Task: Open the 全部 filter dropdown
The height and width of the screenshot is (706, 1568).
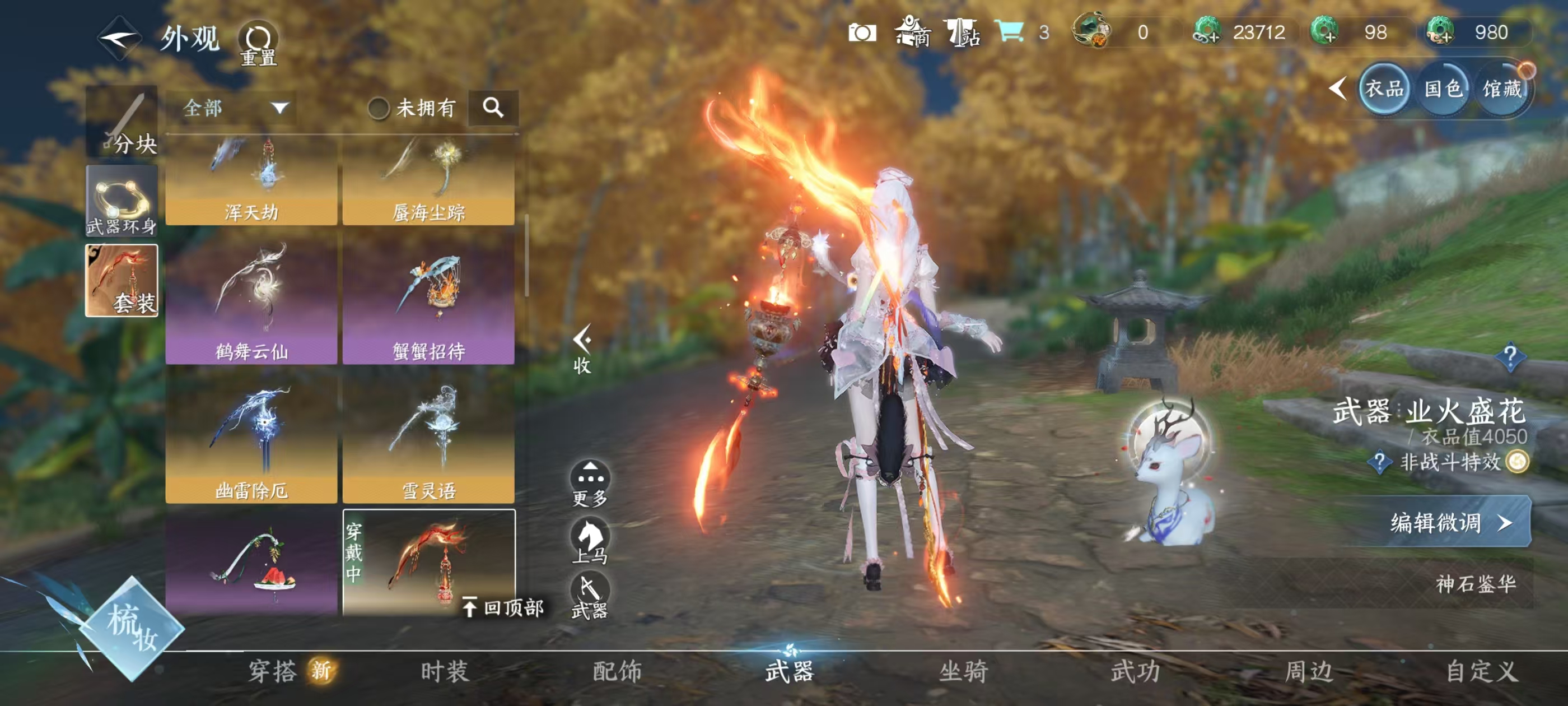Action: tap(234, 109)
